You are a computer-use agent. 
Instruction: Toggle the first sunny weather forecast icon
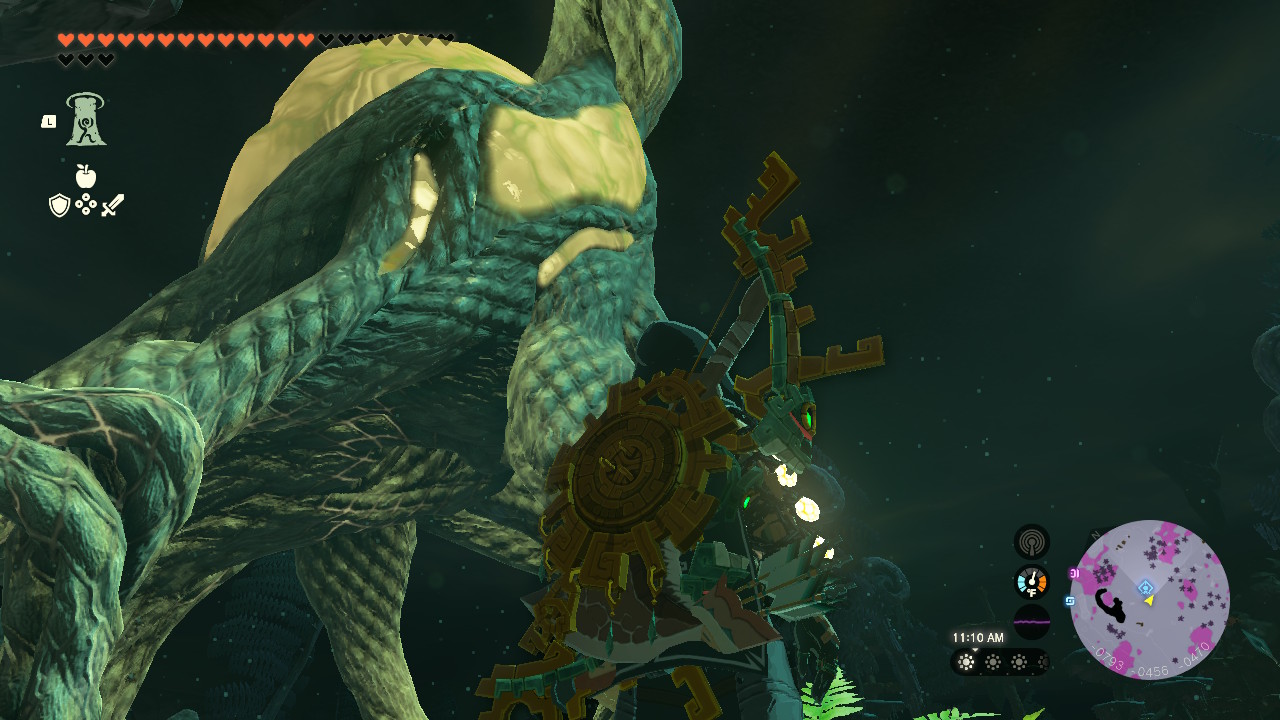(966, 661)
